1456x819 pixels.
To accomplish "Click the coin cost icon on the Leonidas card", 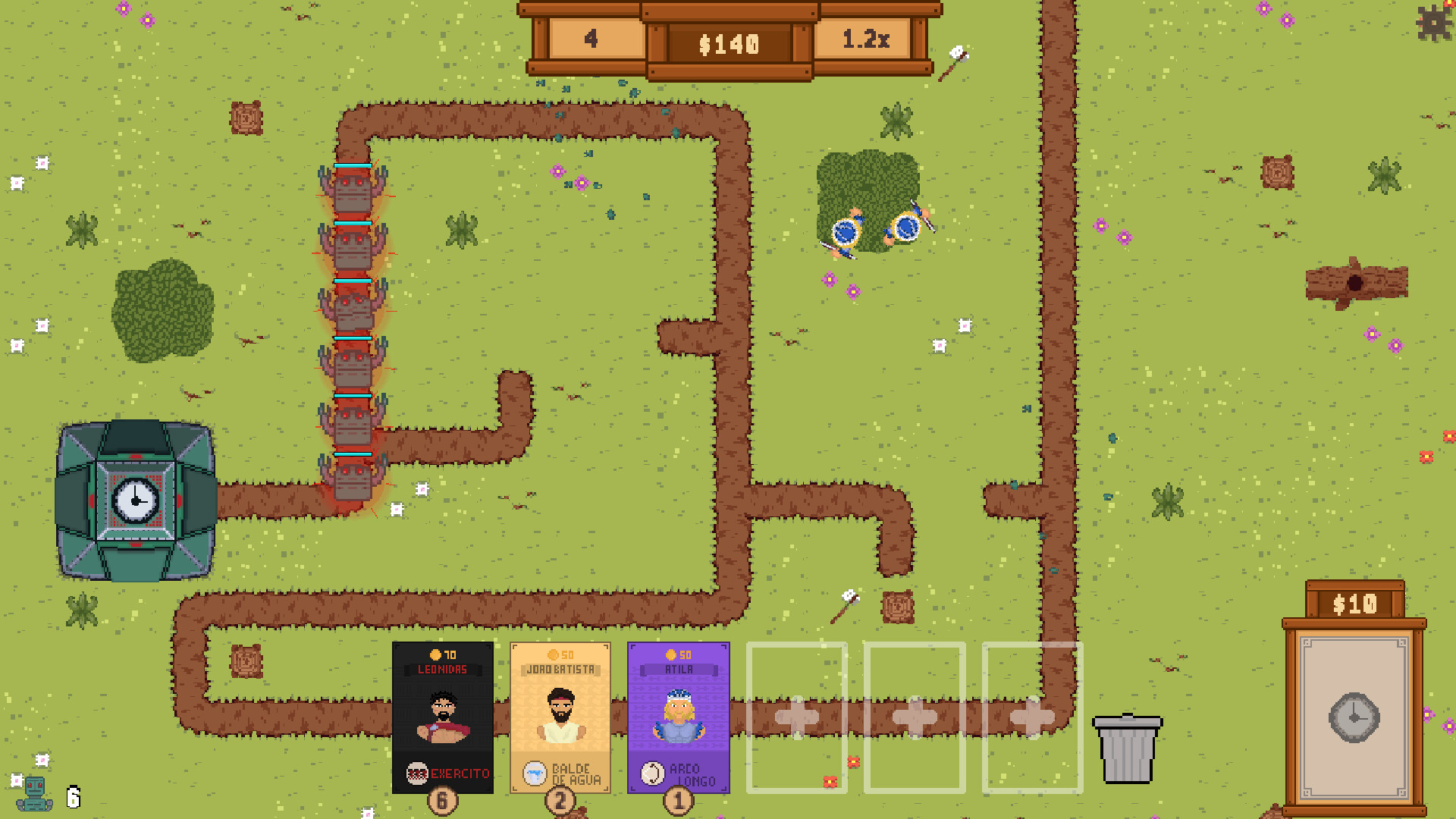I will pos(436,655).
